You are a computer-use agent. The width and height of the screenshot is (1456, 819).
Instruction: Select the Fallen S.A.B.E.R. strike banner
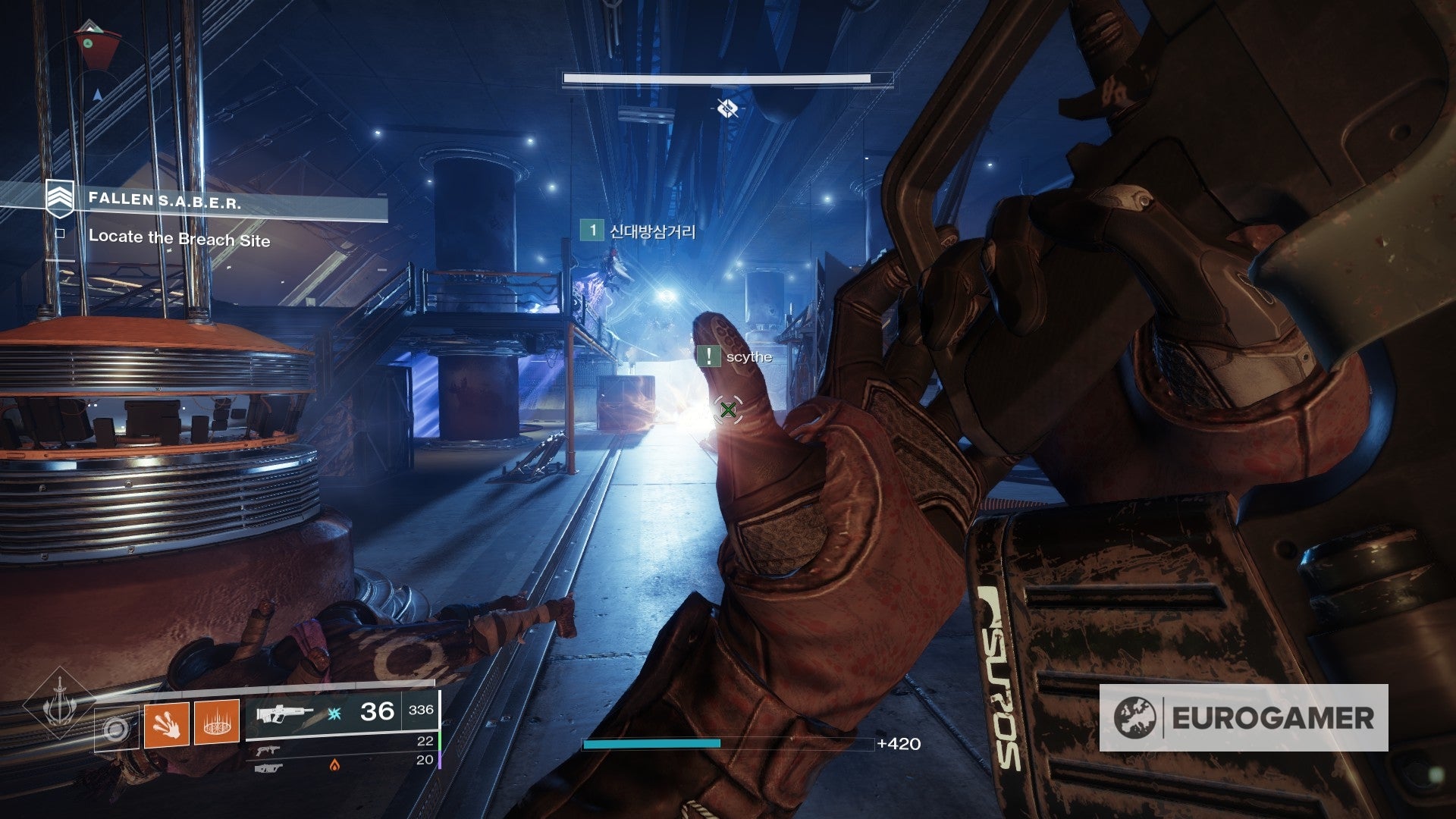click(x=164, y=201)
